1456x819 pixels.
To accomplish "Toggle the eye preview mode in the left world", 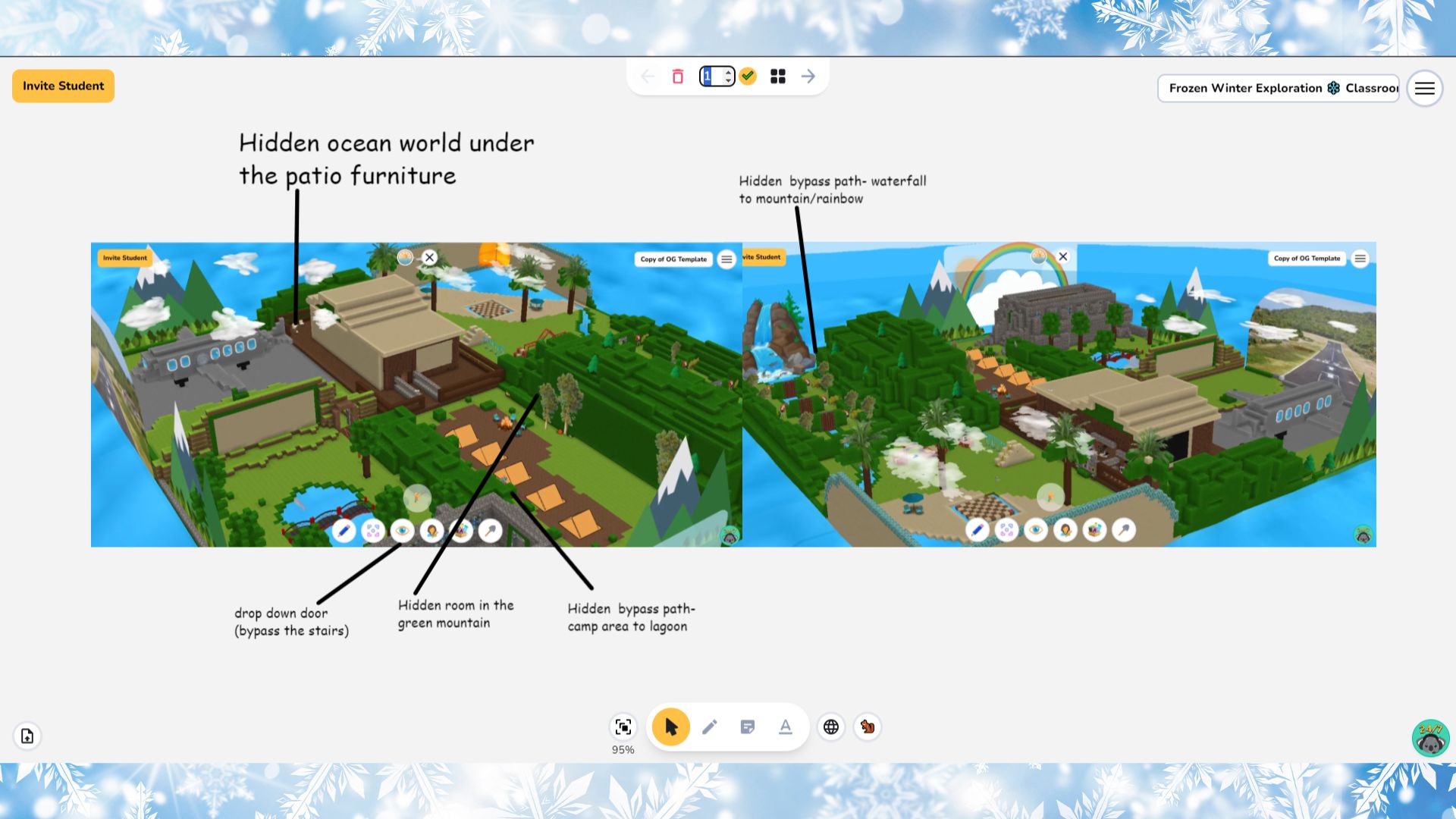I will pyautogui.click(x=401, y=531).
